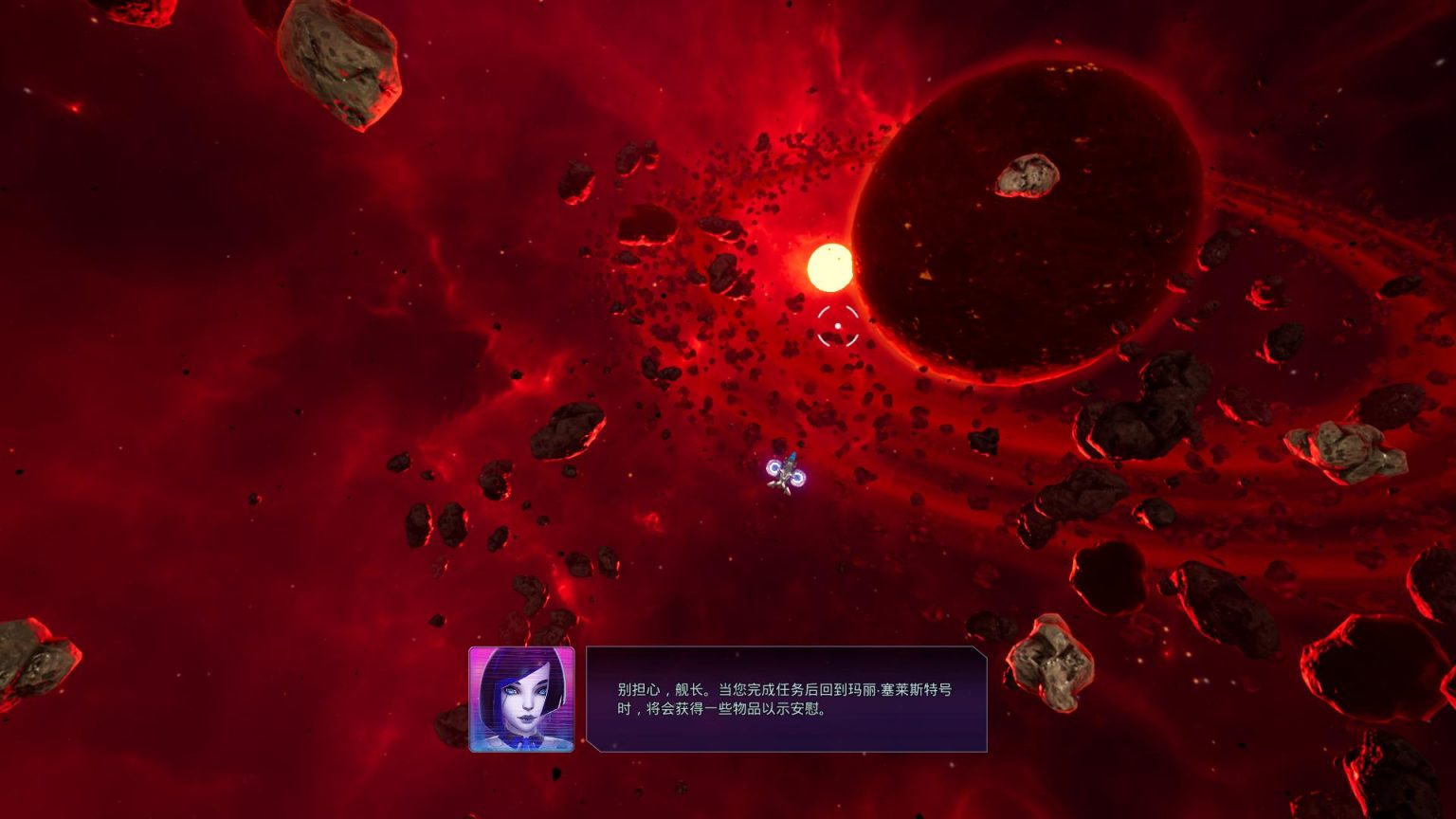Click the asteroid embedded in the planet's crater
This screenshot has width=1456, height=819.
[x=1026, y=174]
